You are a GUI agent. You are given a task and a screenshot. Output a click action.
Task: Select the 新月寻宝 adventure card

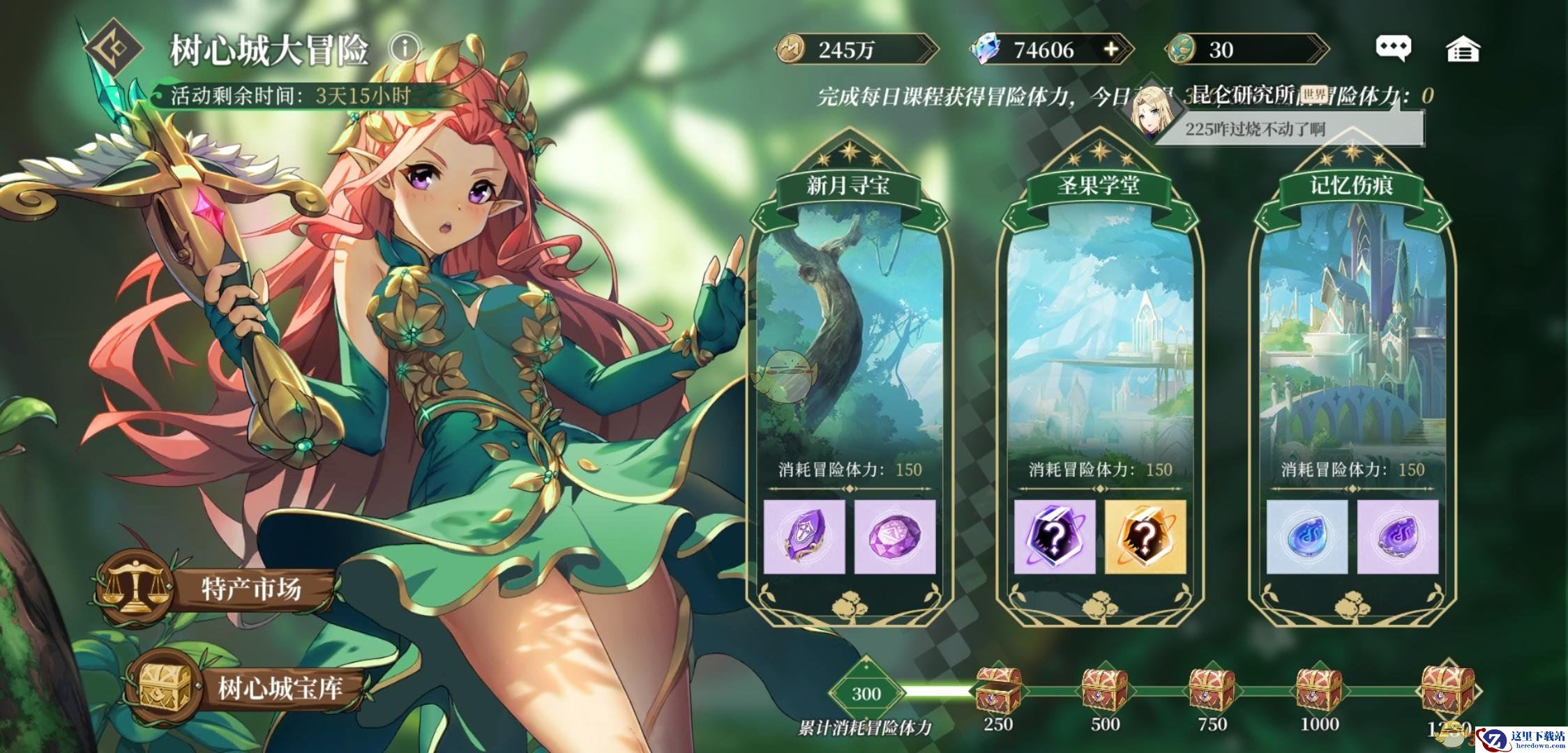point(848,335)
